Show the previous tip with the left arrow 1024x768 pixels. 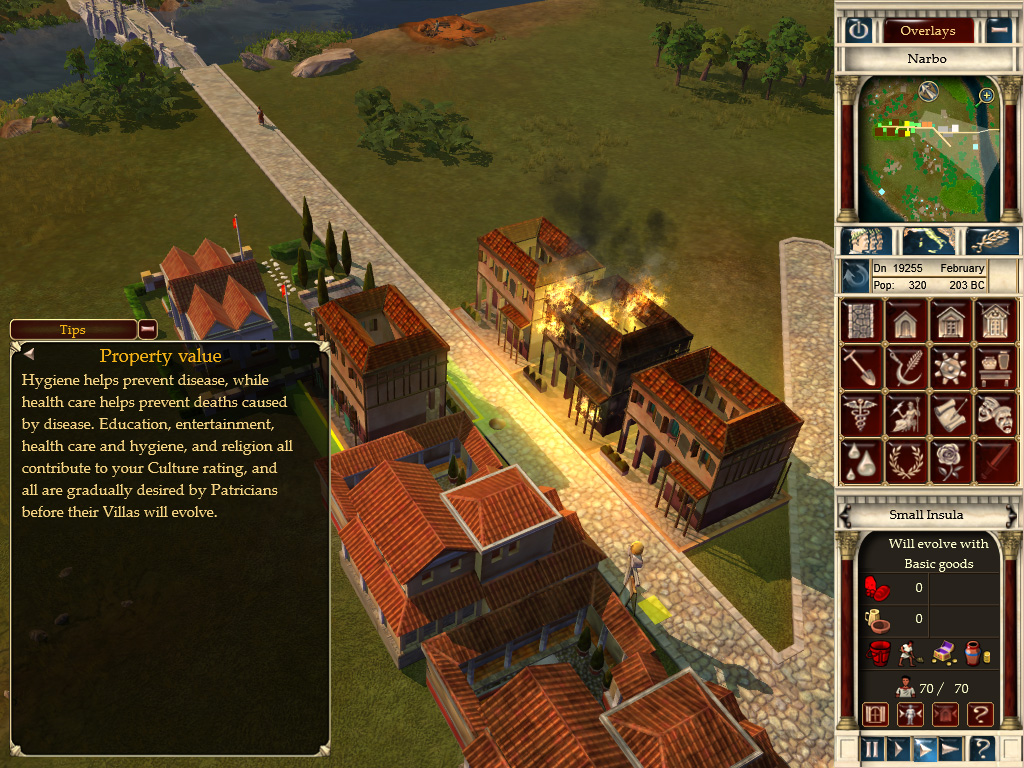[28, 353]
